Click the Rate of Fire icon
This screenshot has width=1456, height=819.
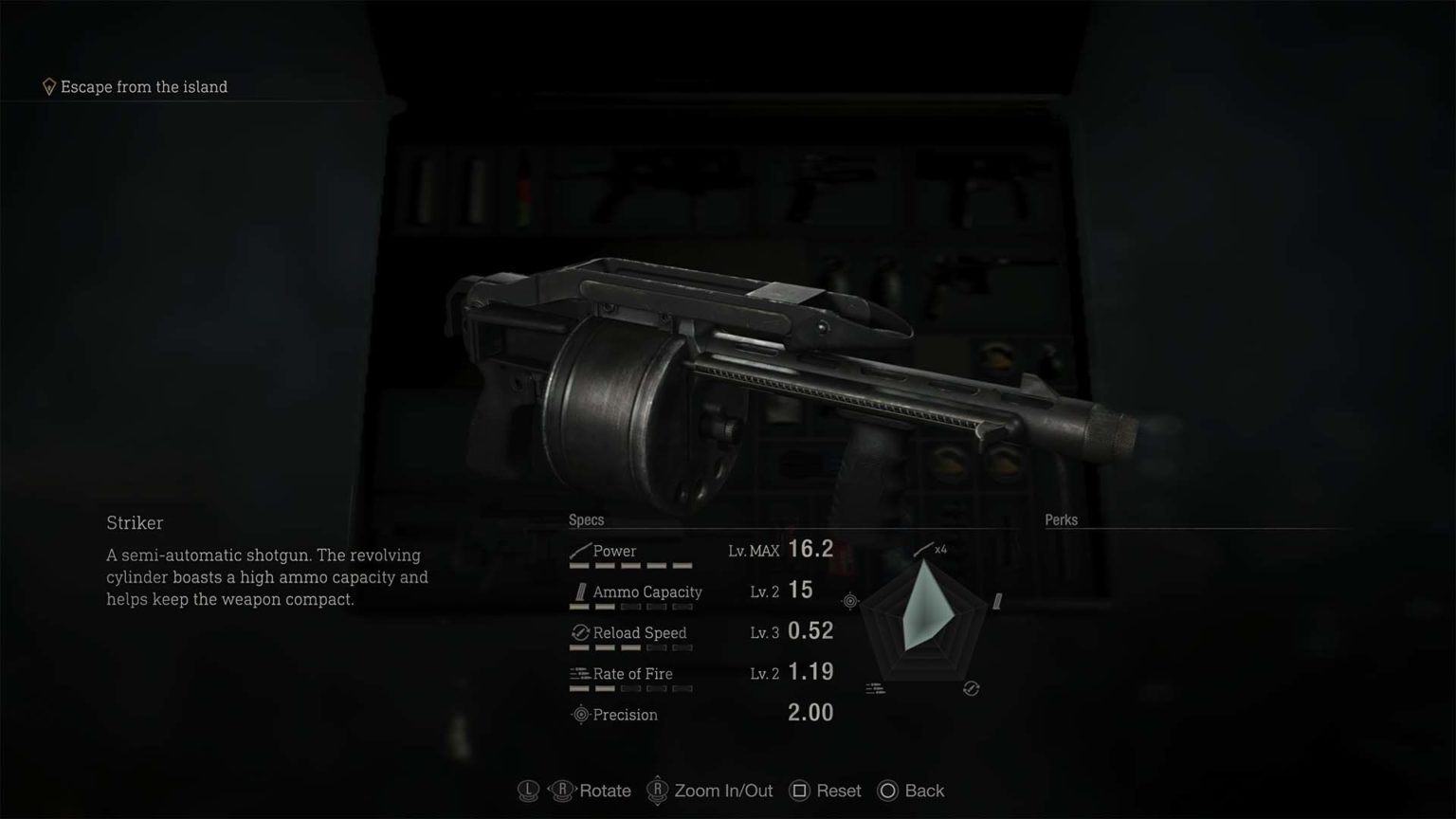(x=578, y=673)
